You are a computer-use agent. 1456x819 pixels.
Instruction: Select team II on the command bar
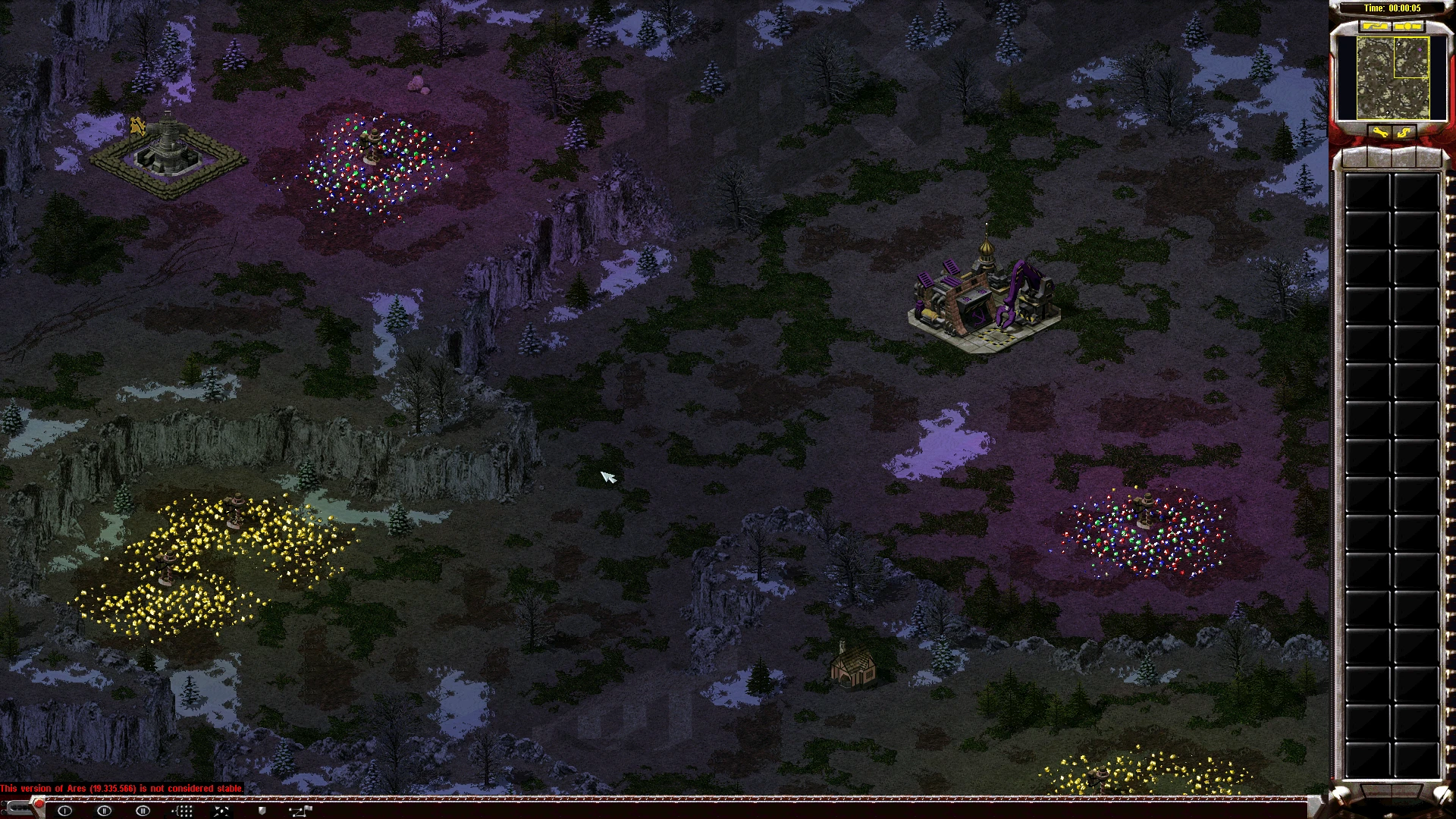click(x=104, y=811)
